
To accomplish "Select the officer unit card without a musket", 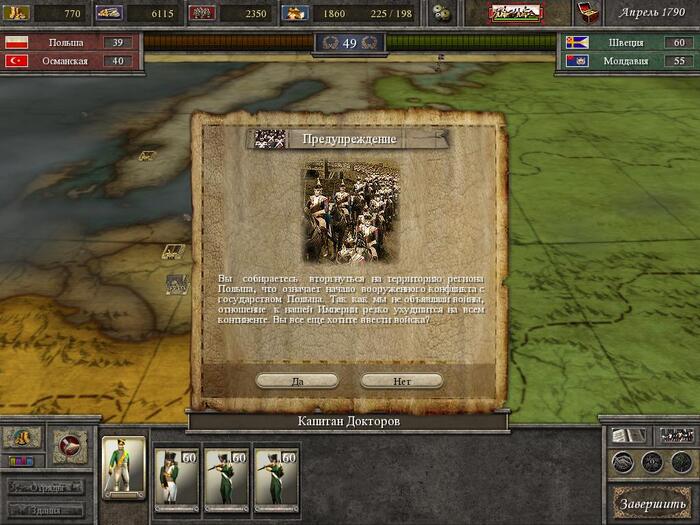I will 174,478.
